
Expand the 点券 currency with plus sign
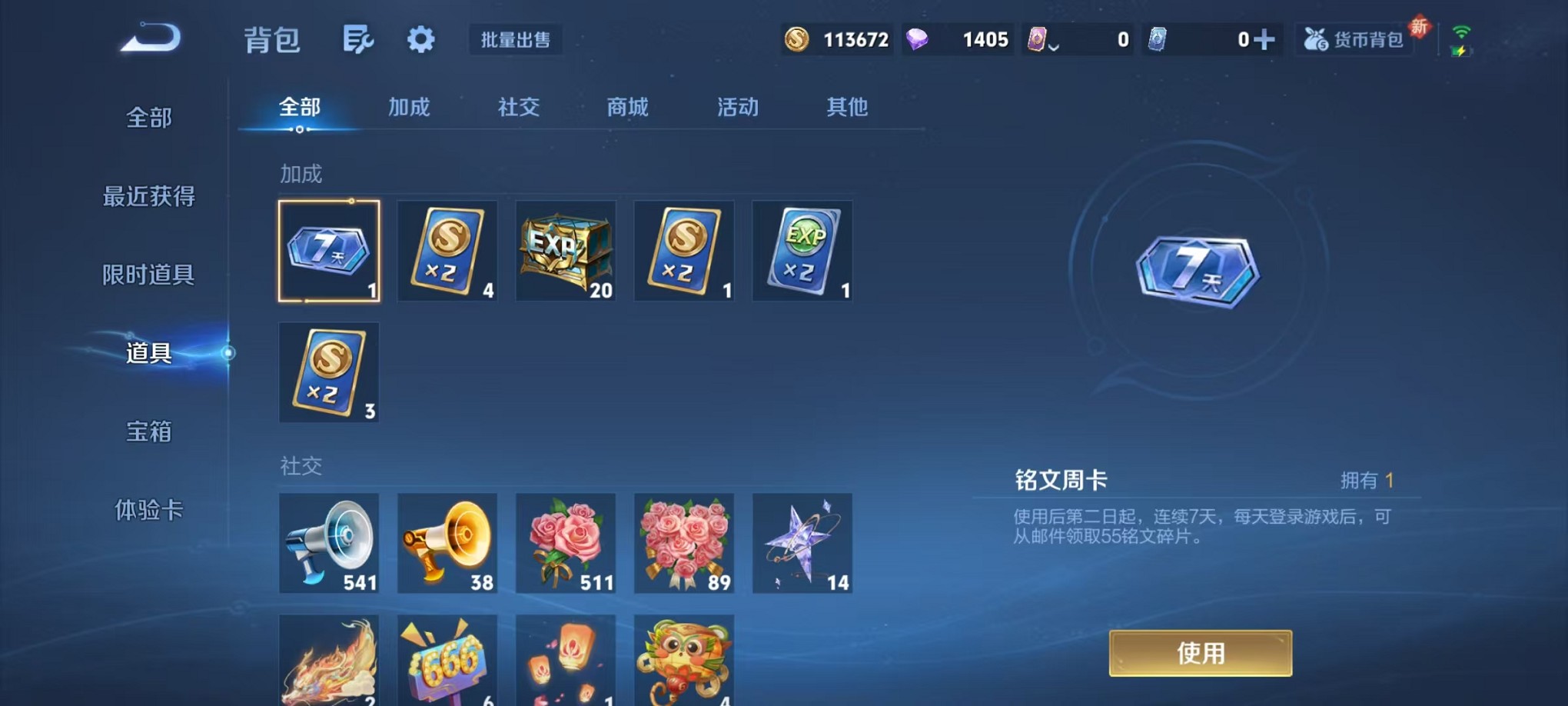point(1263,38)
